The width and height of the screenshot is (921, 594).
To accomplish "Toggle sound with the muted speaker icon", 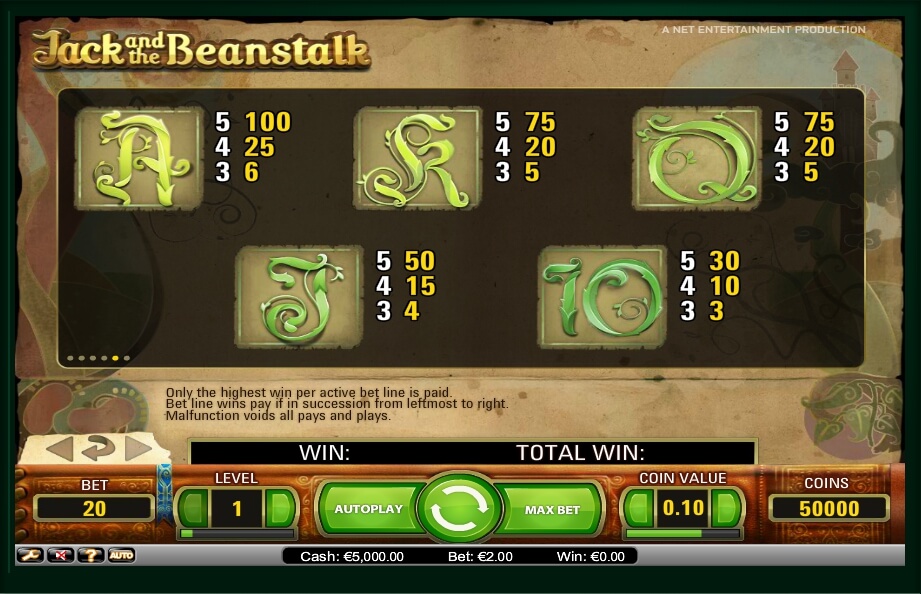I will pyautogui.click(x=59, y=555).
